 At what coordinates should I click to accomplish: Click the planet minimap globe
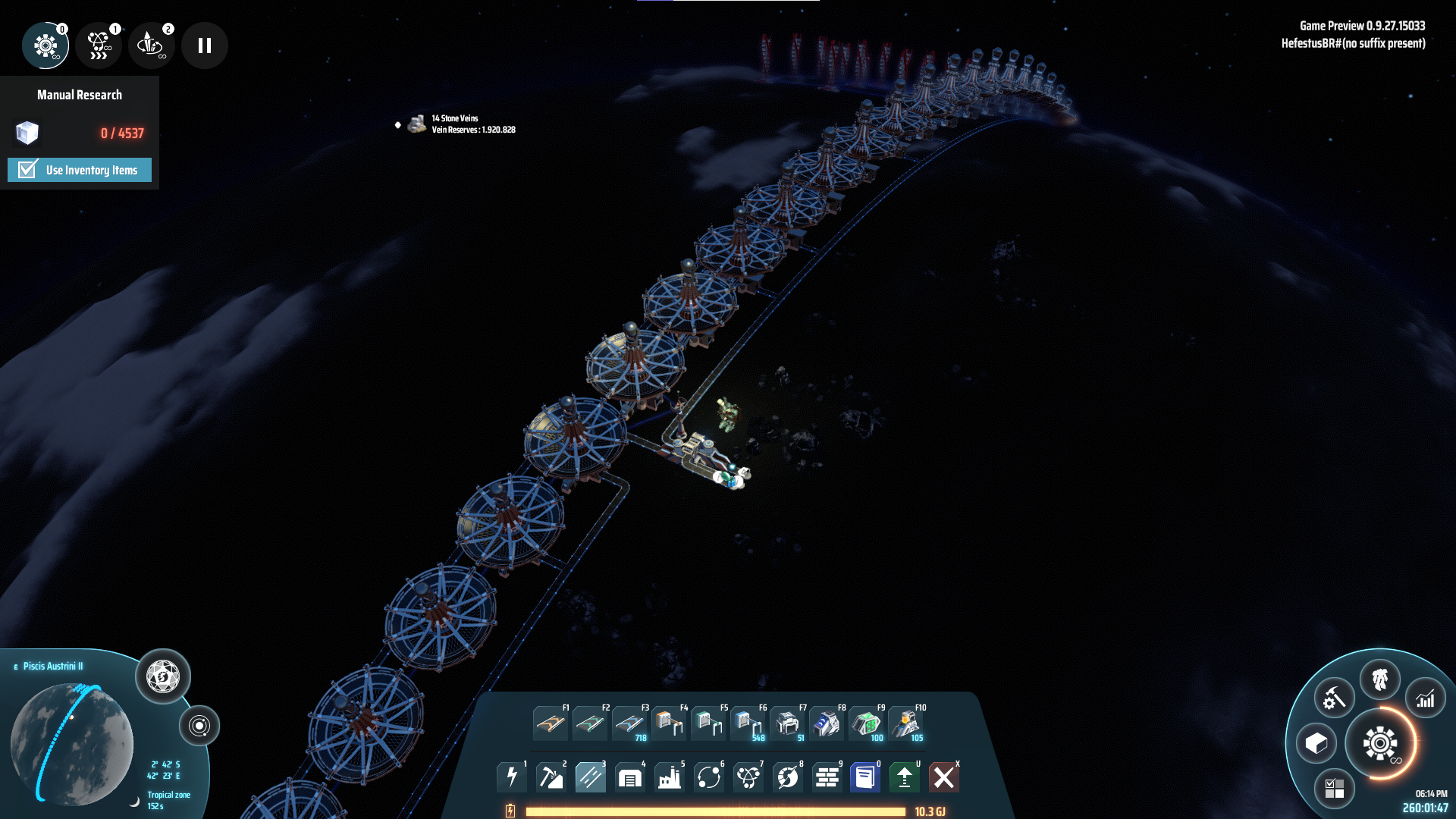coord(72,743)
